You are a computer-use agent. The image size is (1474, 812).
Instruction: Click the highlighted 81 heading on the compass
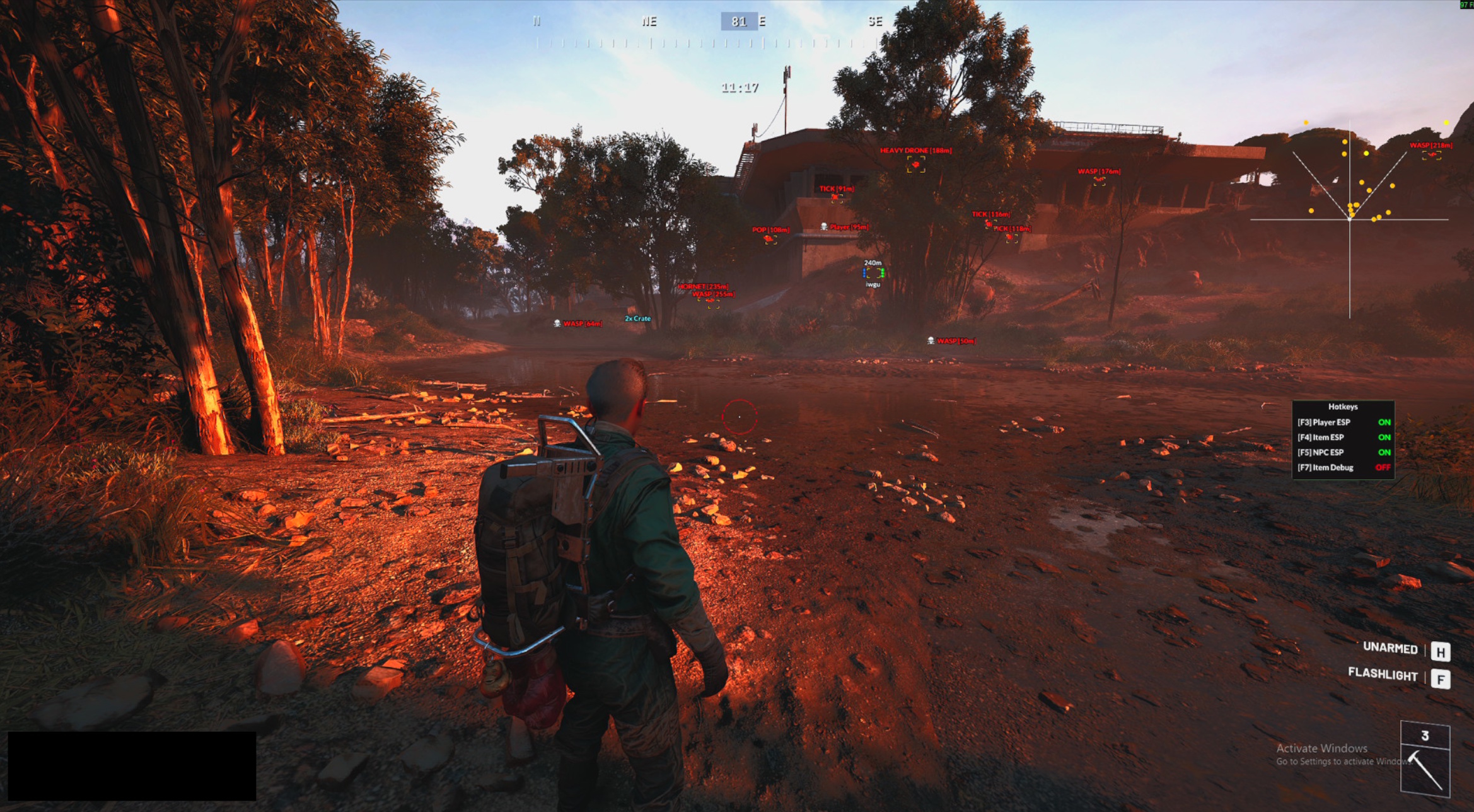point(741,21)
